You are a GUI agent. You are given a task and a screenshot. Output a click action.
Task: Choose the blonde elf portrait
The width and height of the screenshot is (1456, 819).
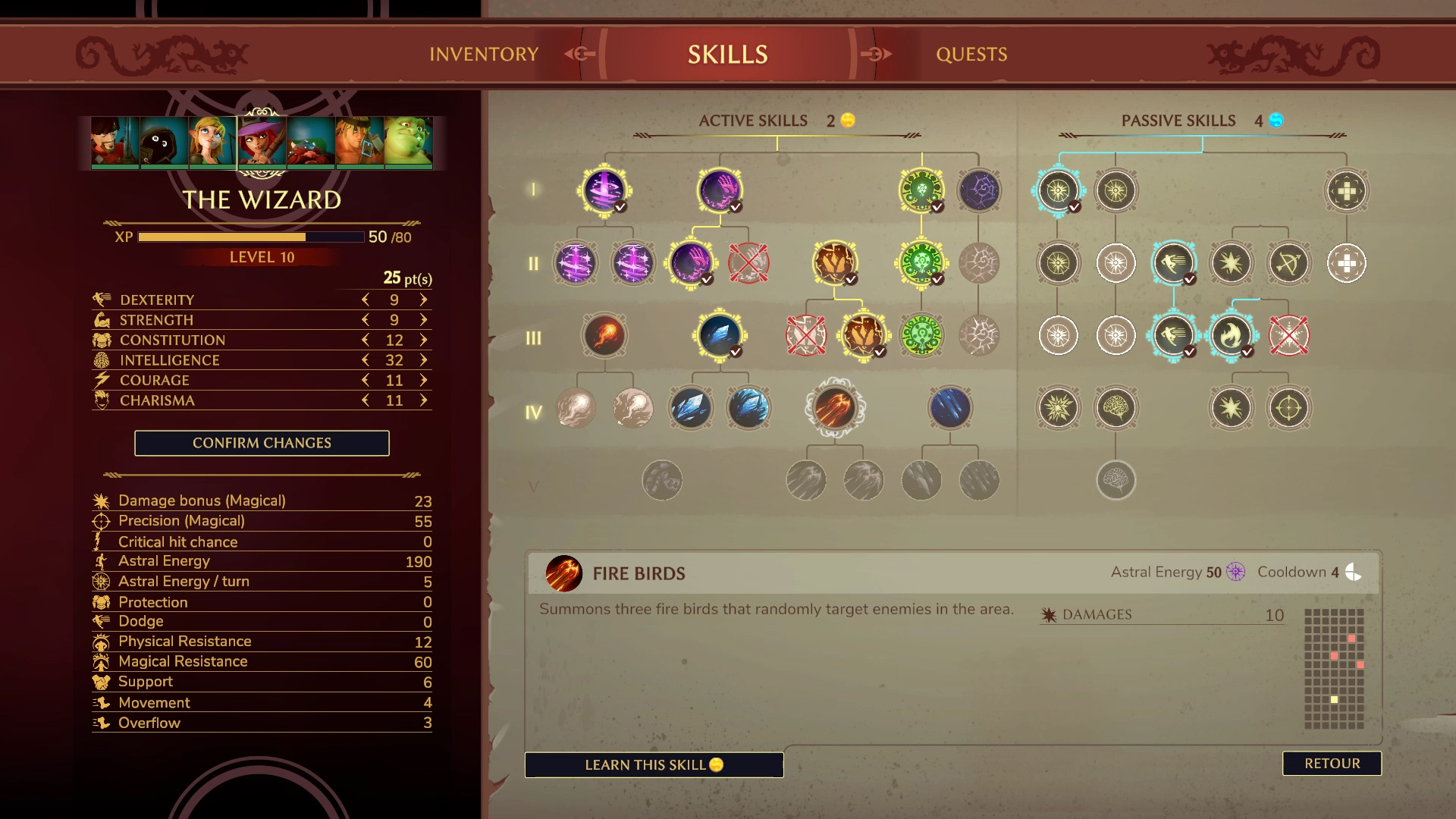pos(212,141)
